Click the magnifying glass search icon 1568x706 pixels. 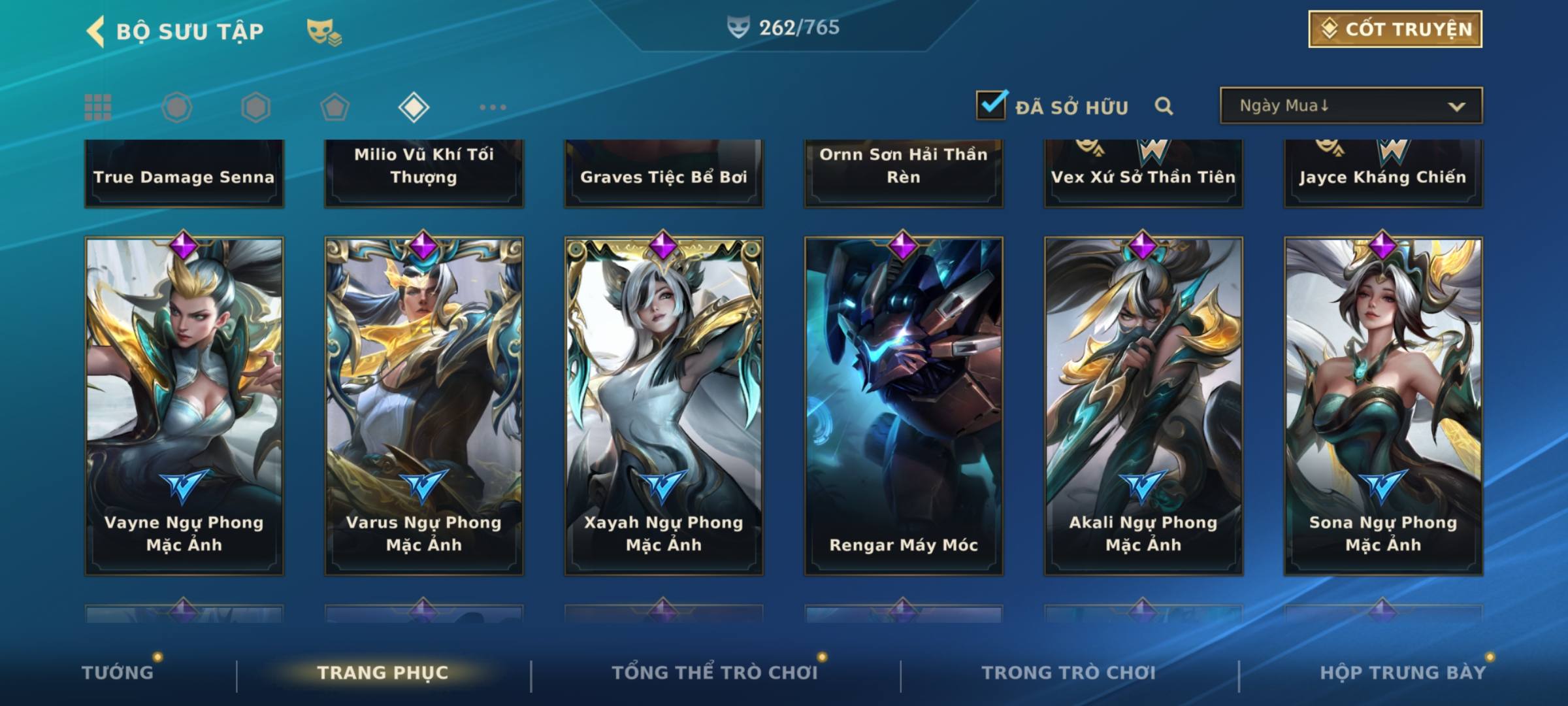click(x=1164, y=106)
